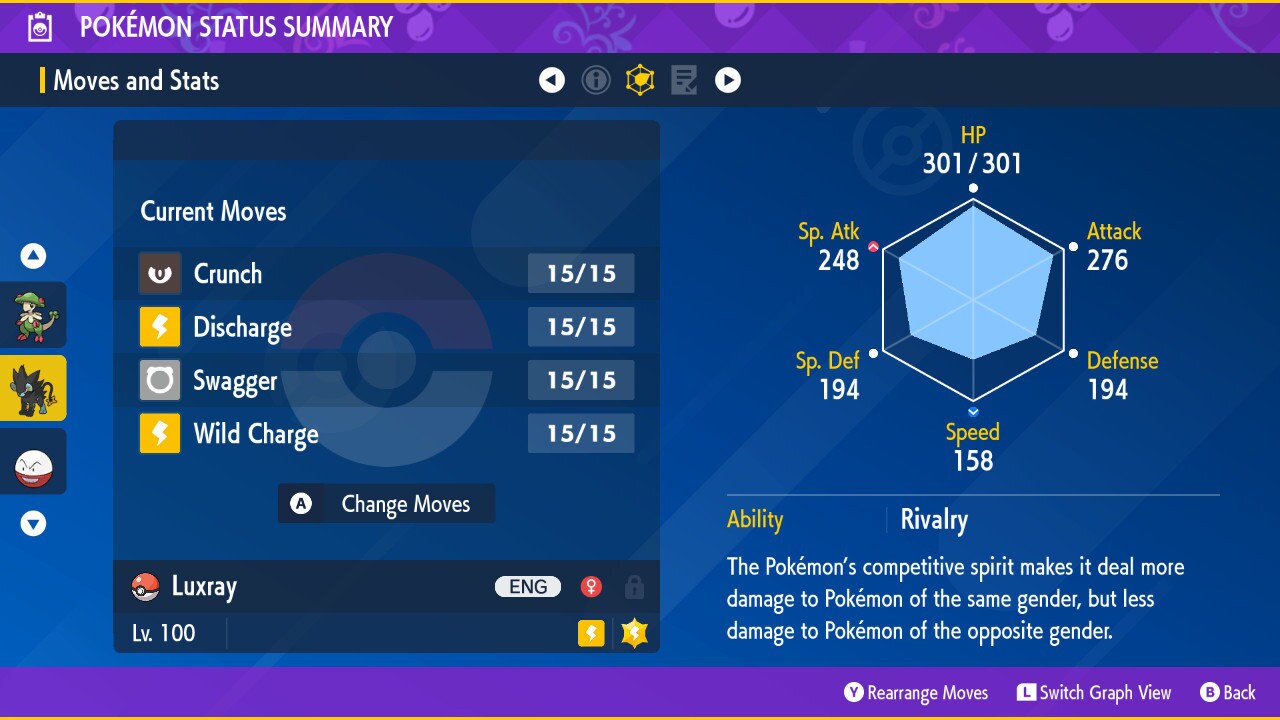Image resolution: width=1280 pixels, height=720 pixels.
Task: Select the Electrode party thumbnail
Action: click(34, 461)
